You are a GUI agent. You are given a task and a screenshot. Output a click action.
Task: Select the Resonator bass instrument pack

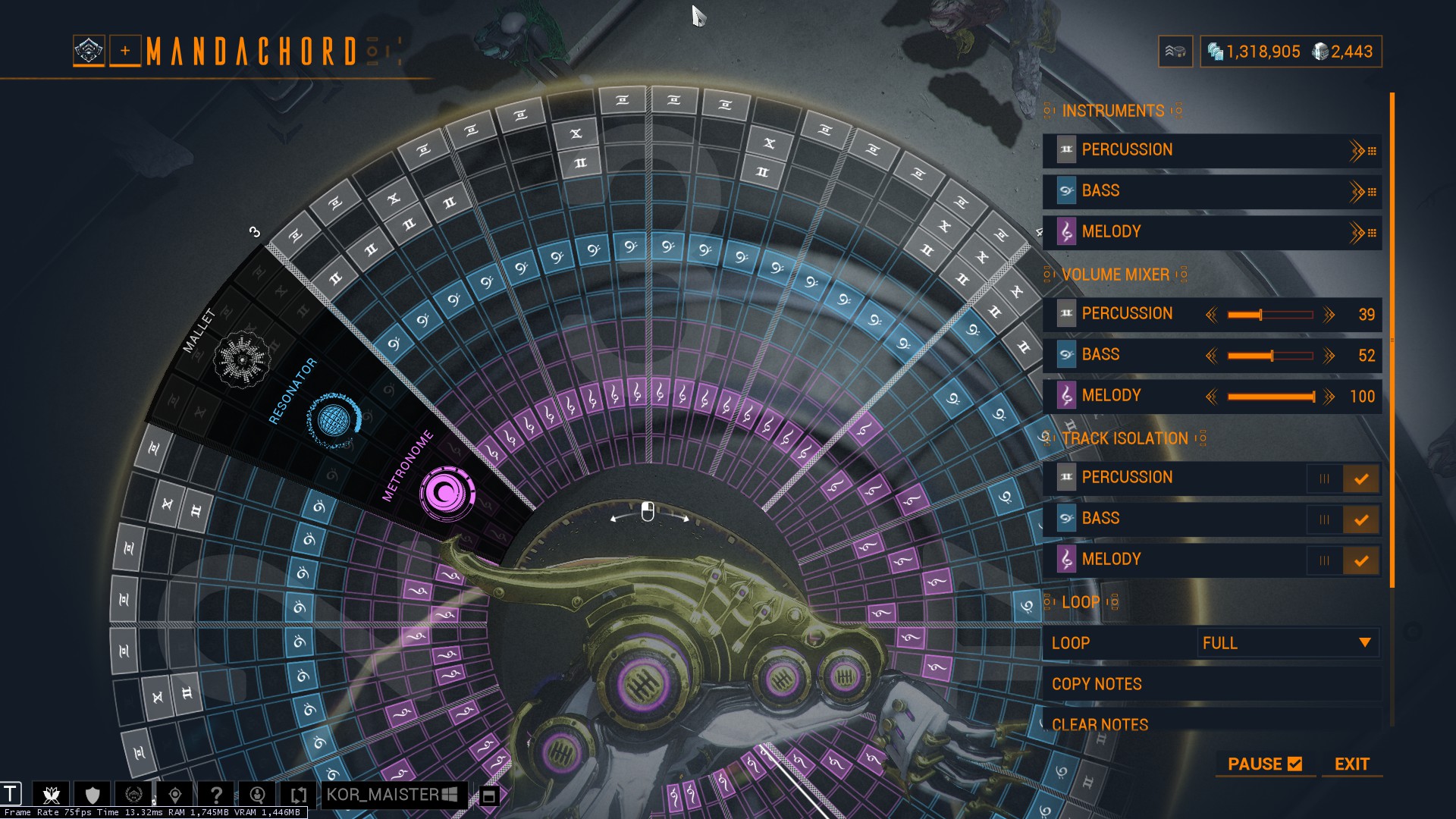333,419
